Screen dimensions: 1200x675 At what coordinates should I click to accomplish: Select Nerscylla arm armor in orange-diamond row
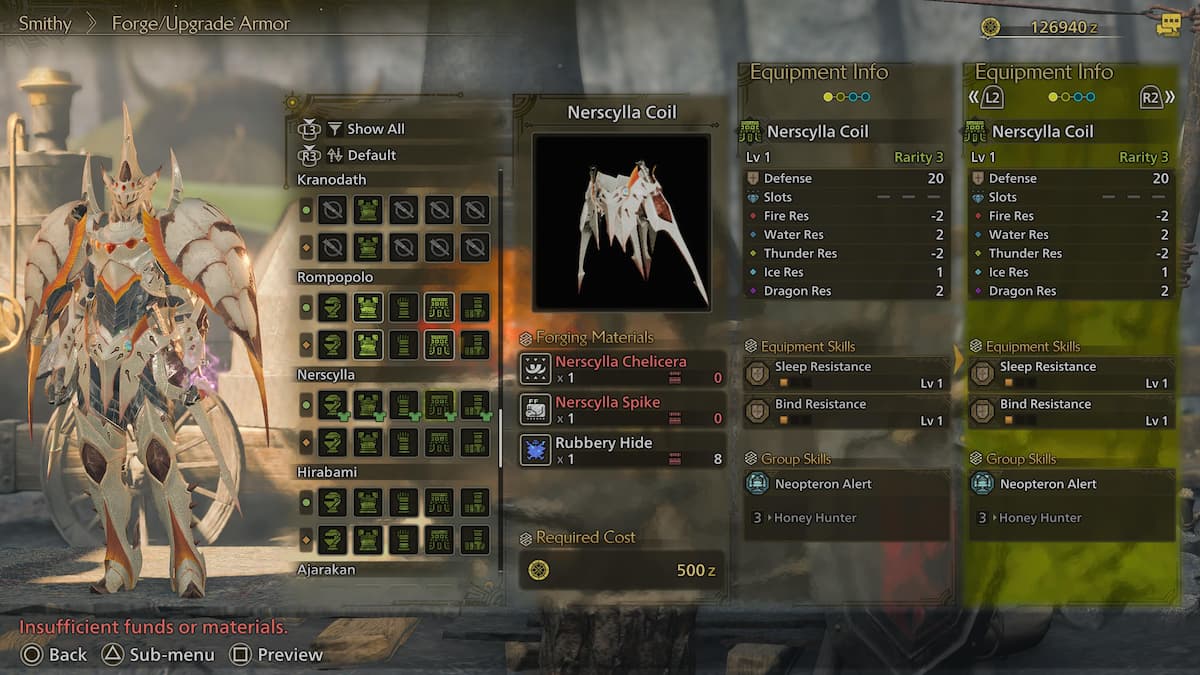point(403,441)
